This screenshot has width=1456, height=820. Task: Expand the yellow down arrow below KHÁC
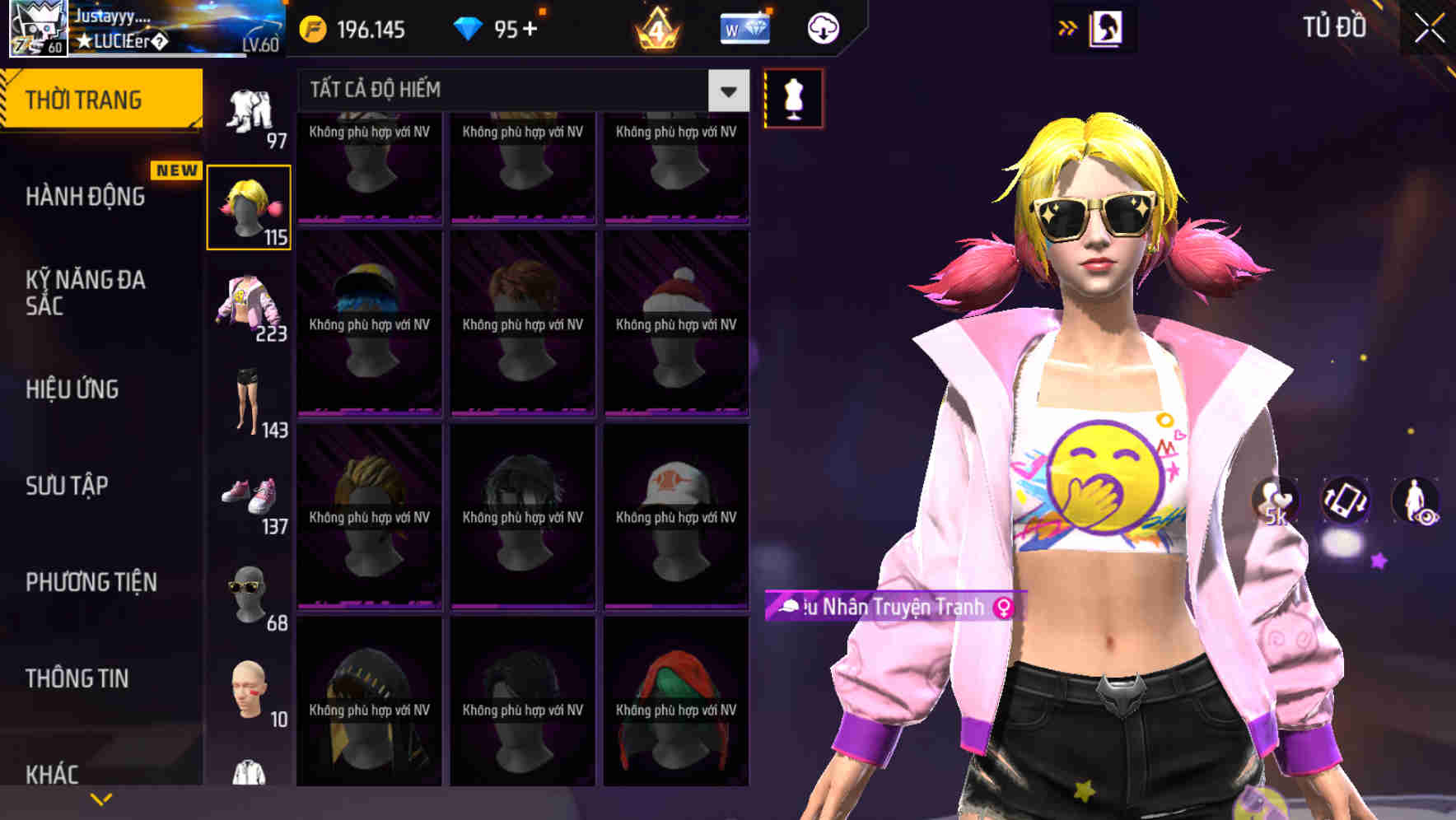[x=100, y=799]
